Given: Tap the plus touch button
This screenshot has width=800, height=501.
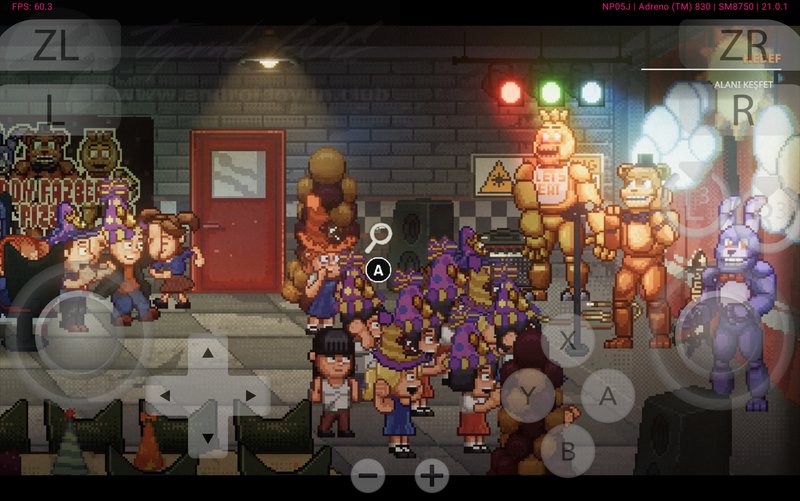Looking at the screenshot, I should point(432,476).
